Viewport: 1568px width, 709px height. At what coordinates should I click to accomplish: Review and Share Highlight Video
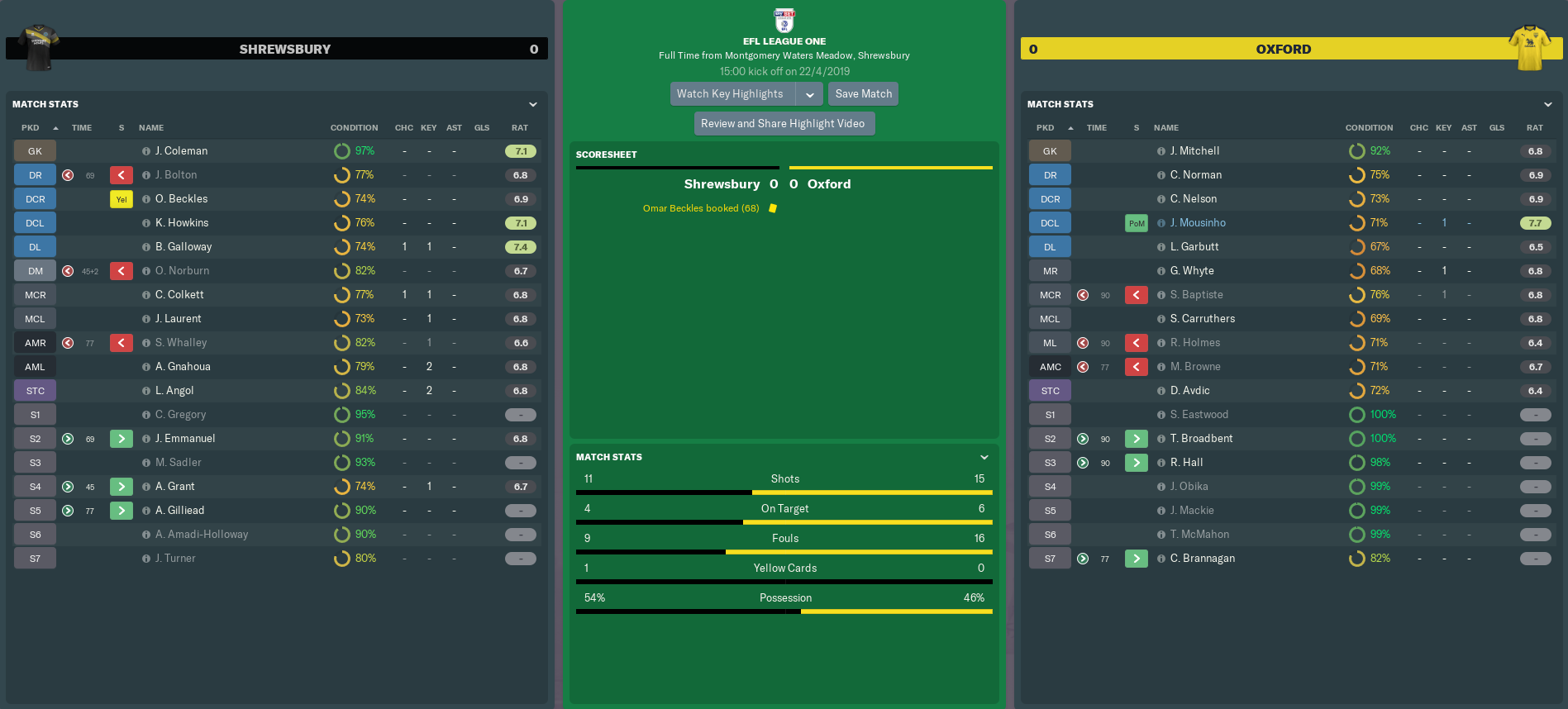[783, 124]
